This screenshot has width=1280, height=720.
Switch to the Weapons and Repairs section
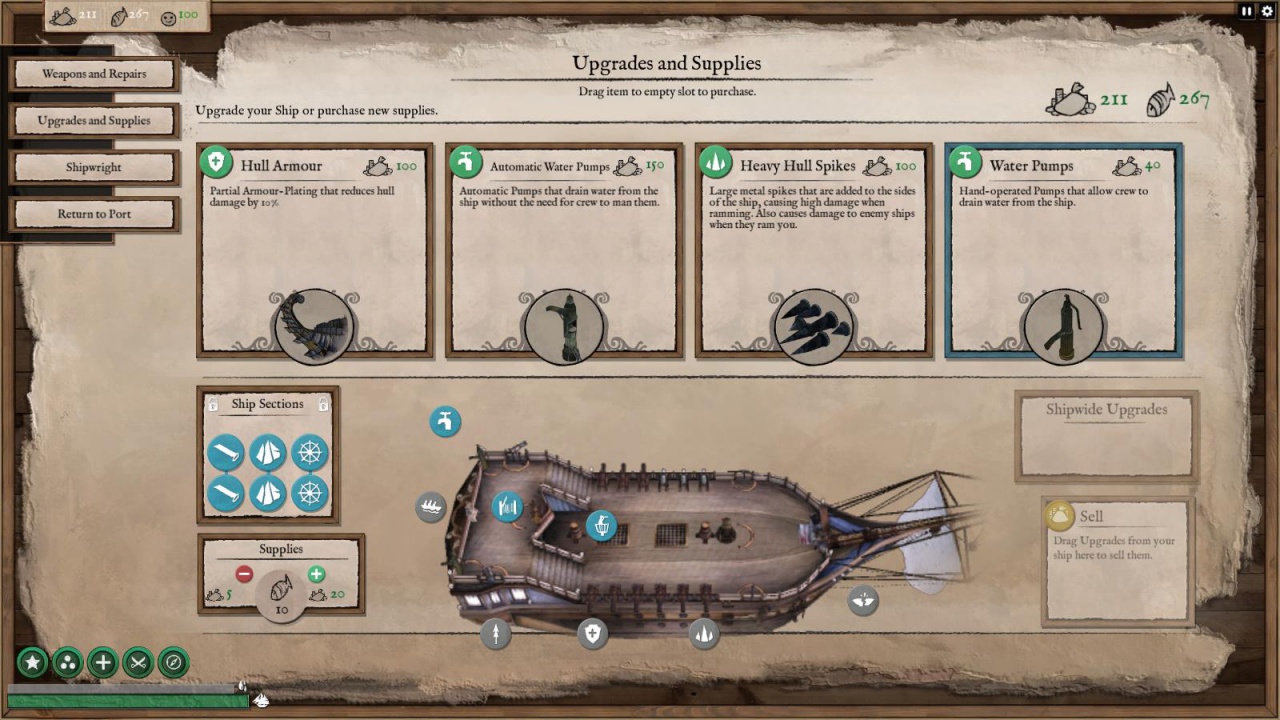coord(94,73)
